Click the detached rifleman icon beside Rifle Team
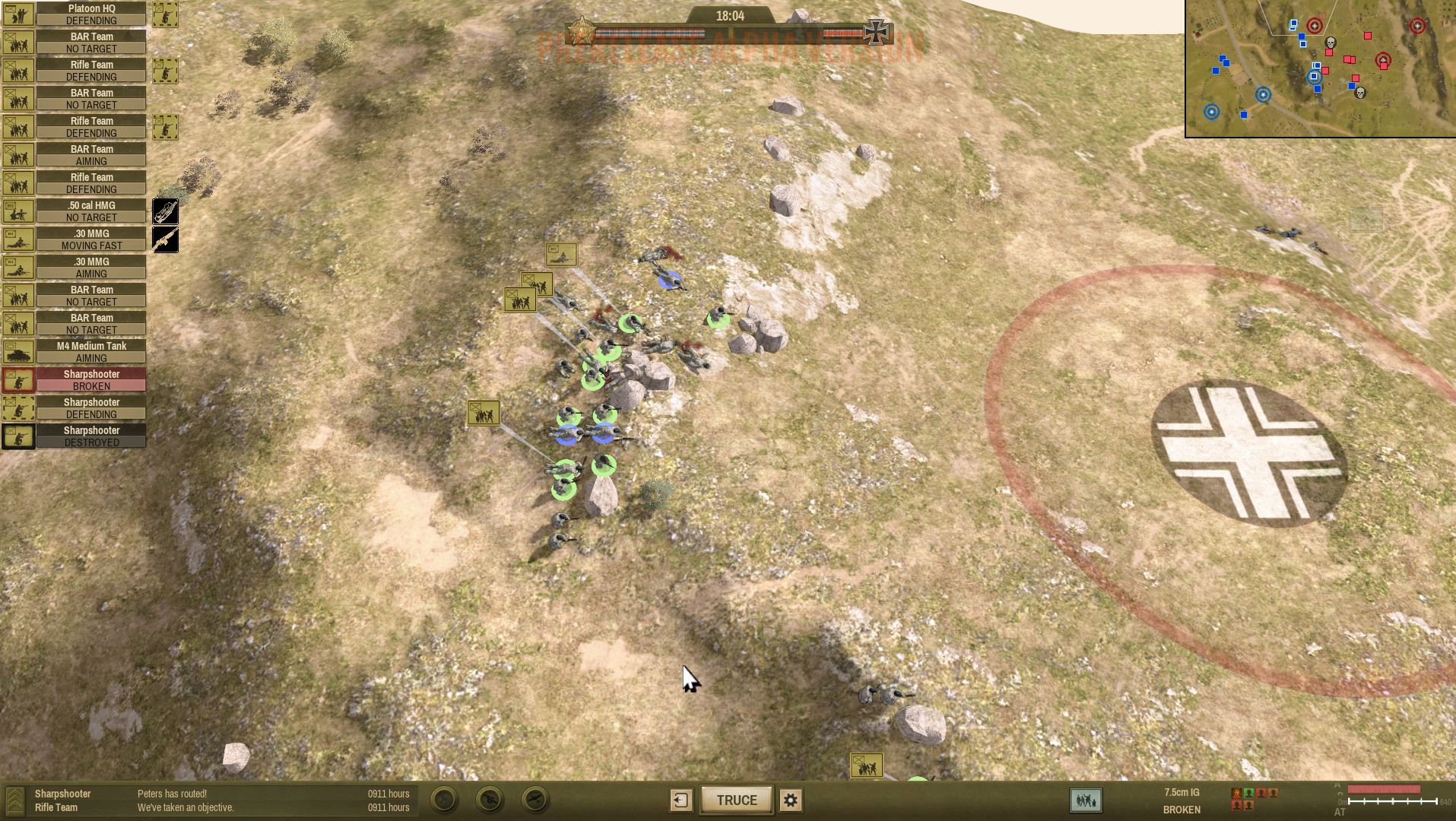 [x=165, y=70]
